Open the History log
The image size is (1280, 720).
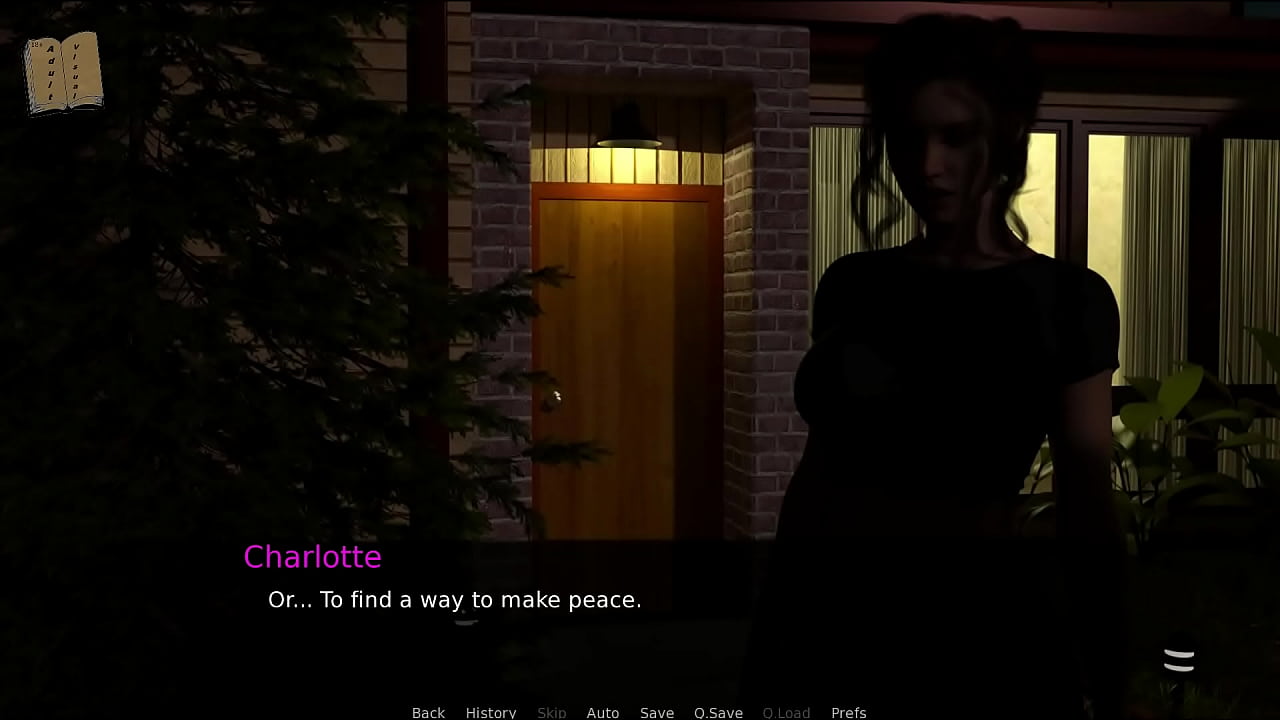click(490, 712)
